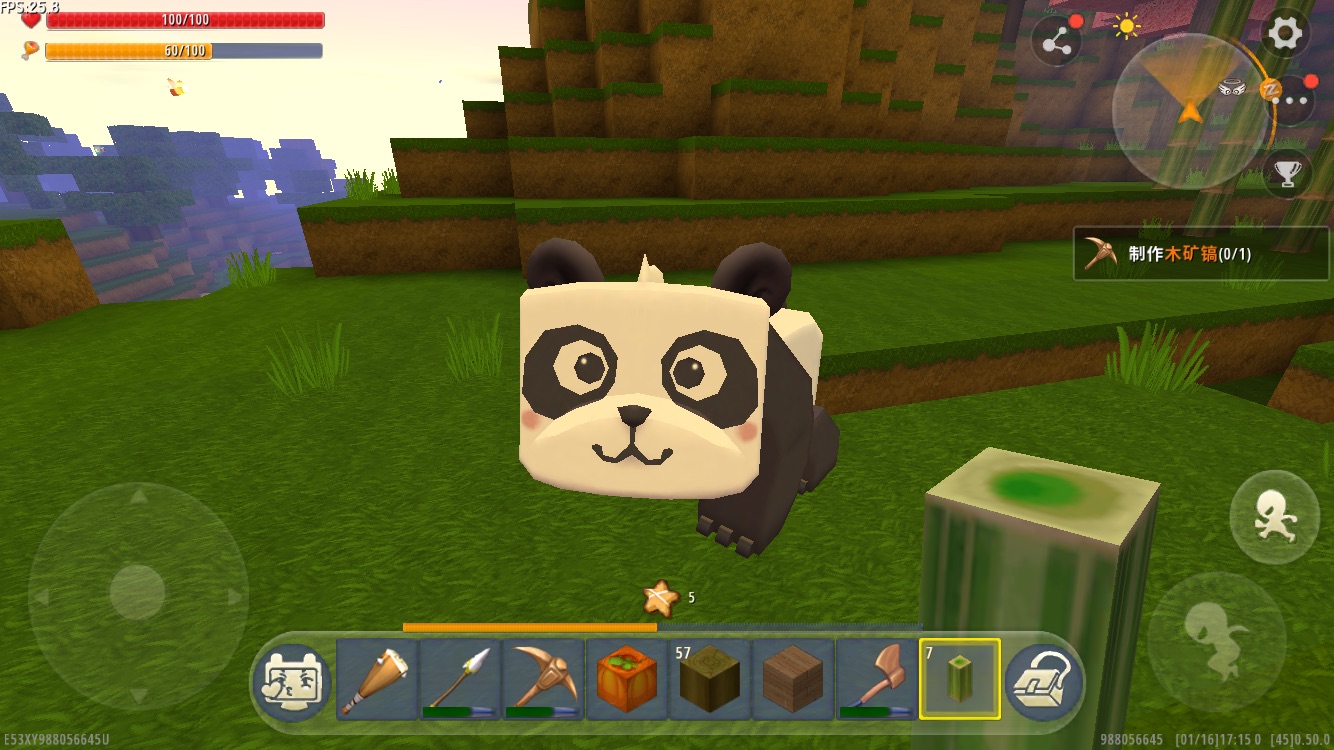Open the settings gear menu
Image resolution: width=1334 pixels, height=750 pixels.
click(x=1285, y=35)
